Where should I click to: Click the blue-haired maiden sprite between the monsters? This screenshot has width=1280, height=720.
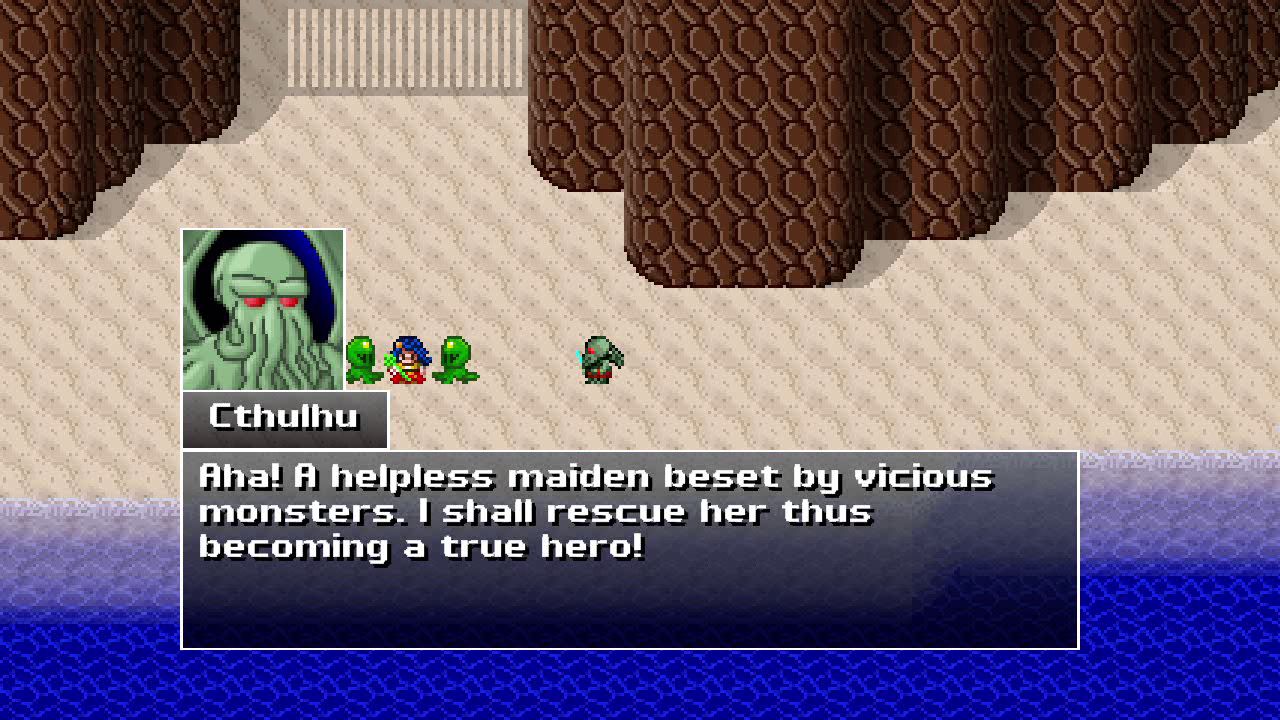click(x=408, y=358)
